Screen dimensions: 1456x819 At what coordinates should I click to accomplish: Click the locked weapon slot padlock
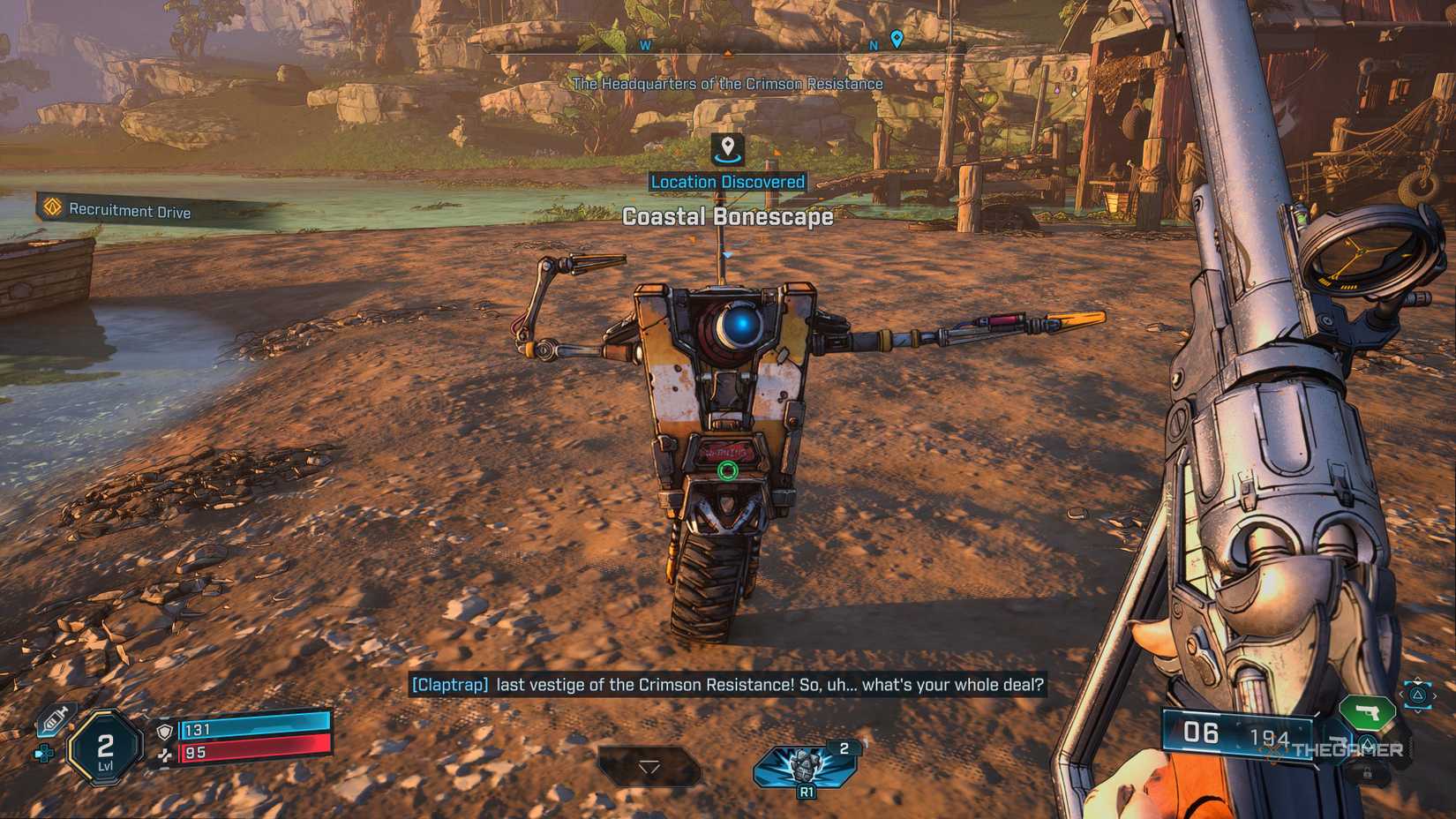(1367, 774)
